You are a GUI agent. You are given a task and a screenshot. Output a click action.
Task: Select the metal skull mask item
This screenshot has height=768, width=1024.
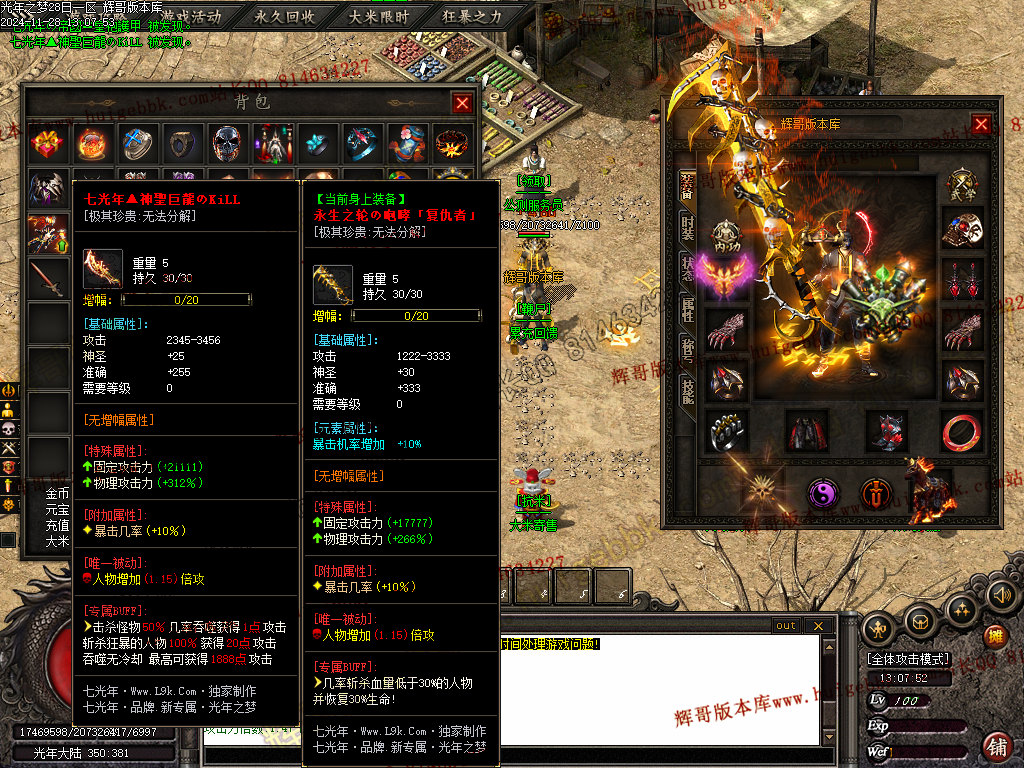pos(227,143)
